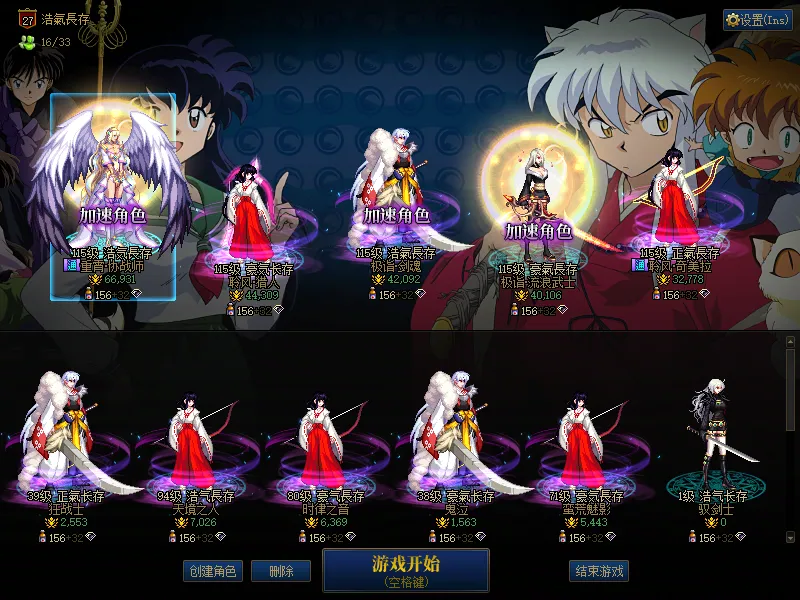Start the game with 游戏开始
Screen dimensions: 800x600
(x=405, y=570)
